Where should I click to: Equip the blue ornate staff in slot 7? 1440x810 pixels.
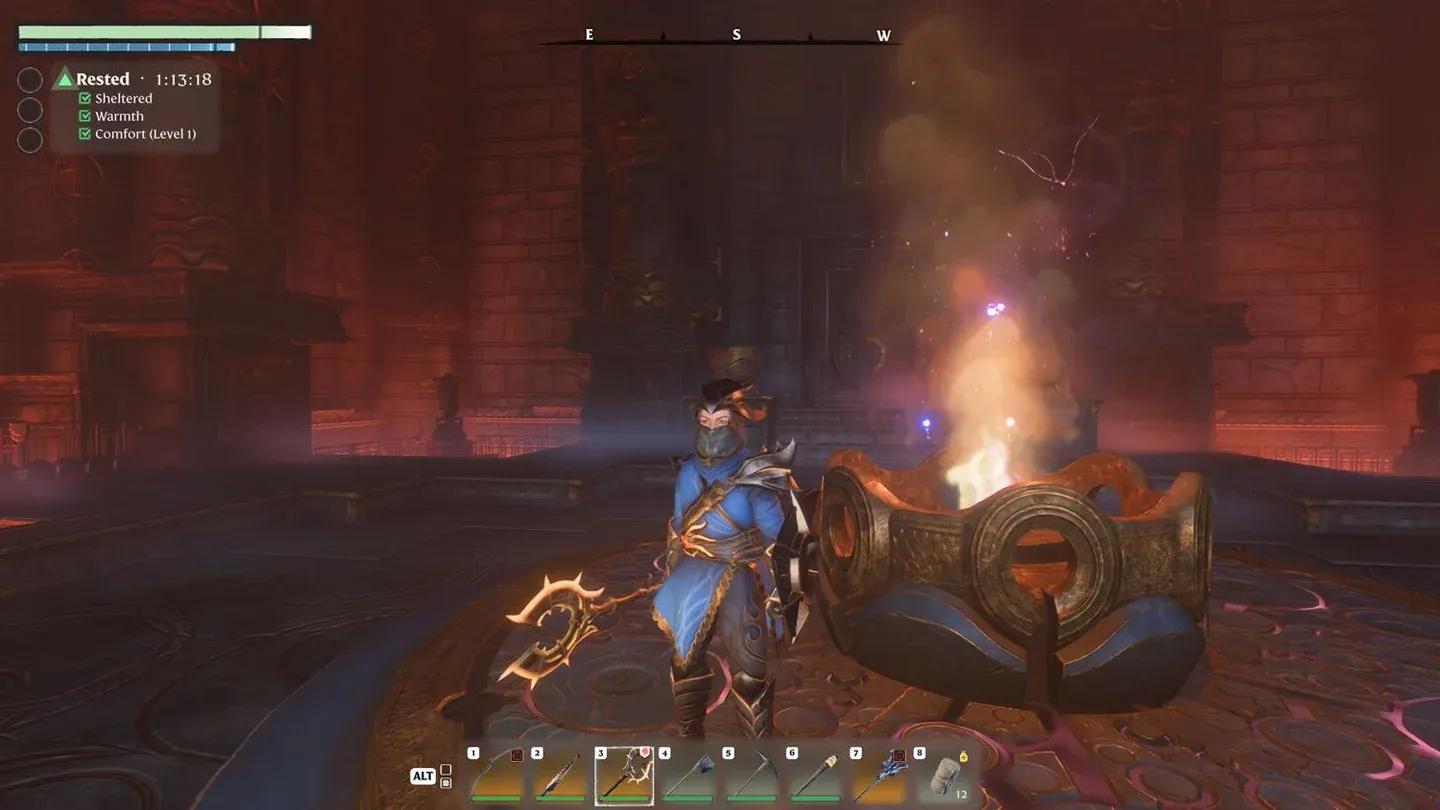880,777
